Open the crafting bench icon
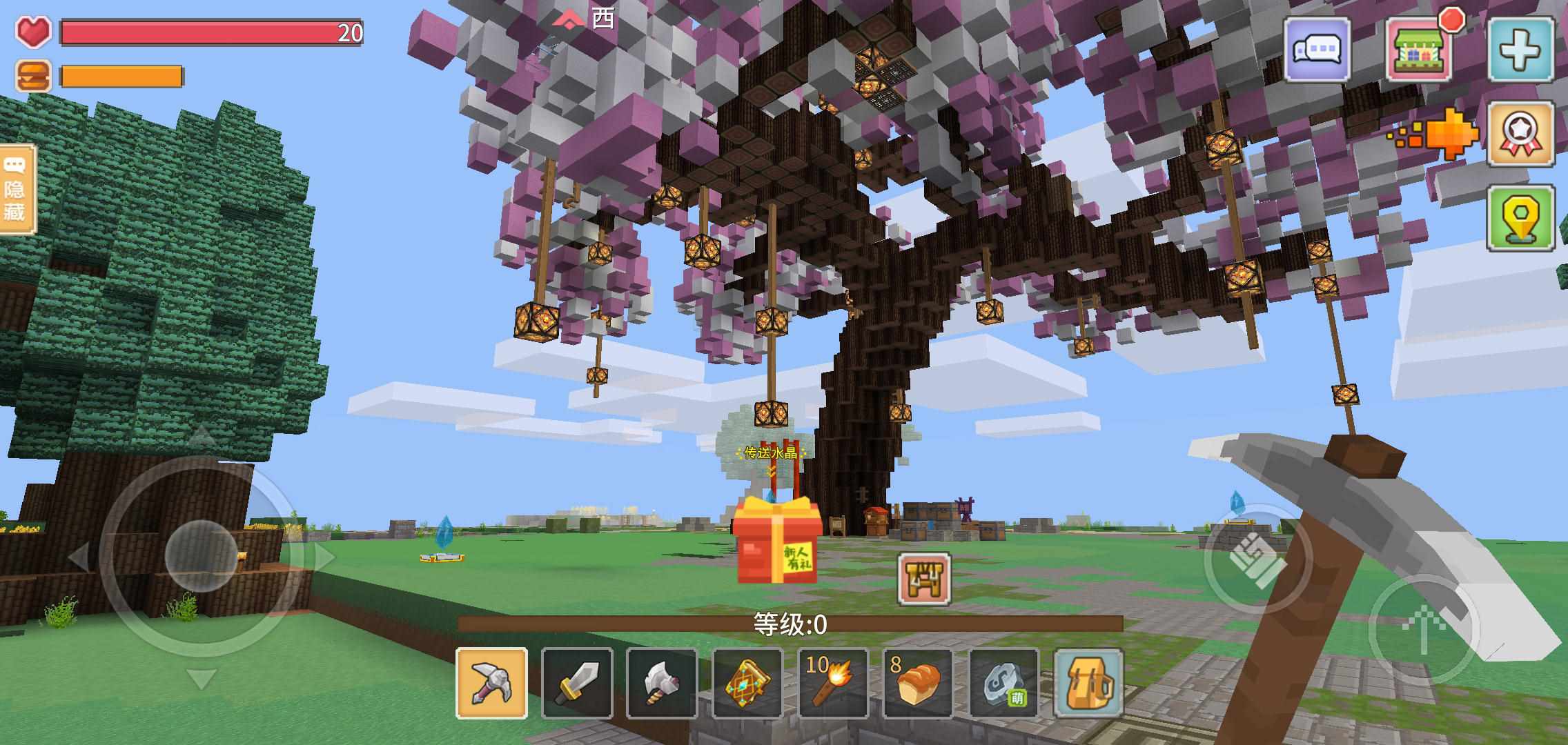Image resolution: width=1568 pixels, height=745 pixels. [924, 579]
